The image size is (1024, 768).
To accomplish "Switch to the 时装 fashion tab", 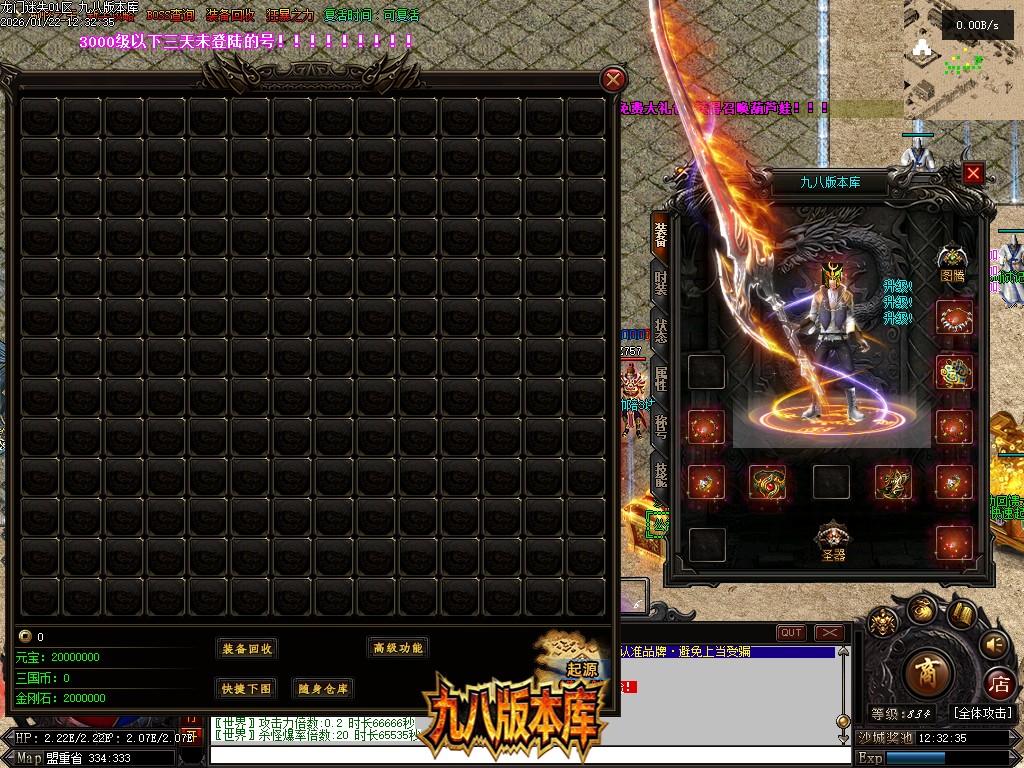I will pyautogui.click(x=661, y=281).
